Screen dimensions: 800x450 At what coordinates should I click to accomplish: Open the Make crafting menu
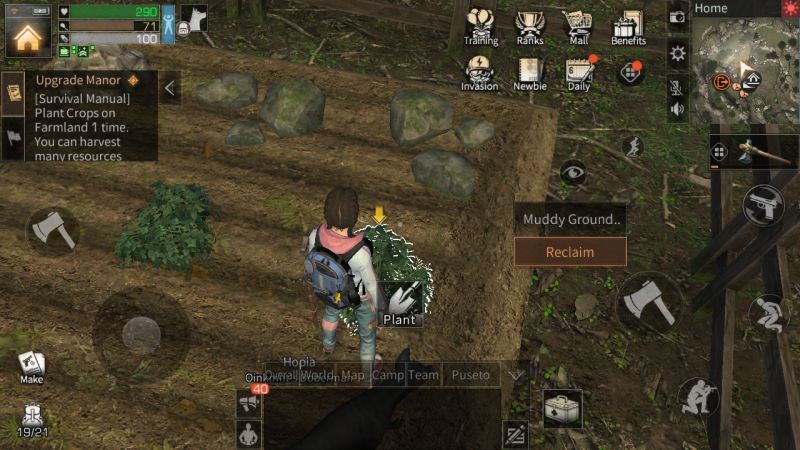click(x=31, y=366)
